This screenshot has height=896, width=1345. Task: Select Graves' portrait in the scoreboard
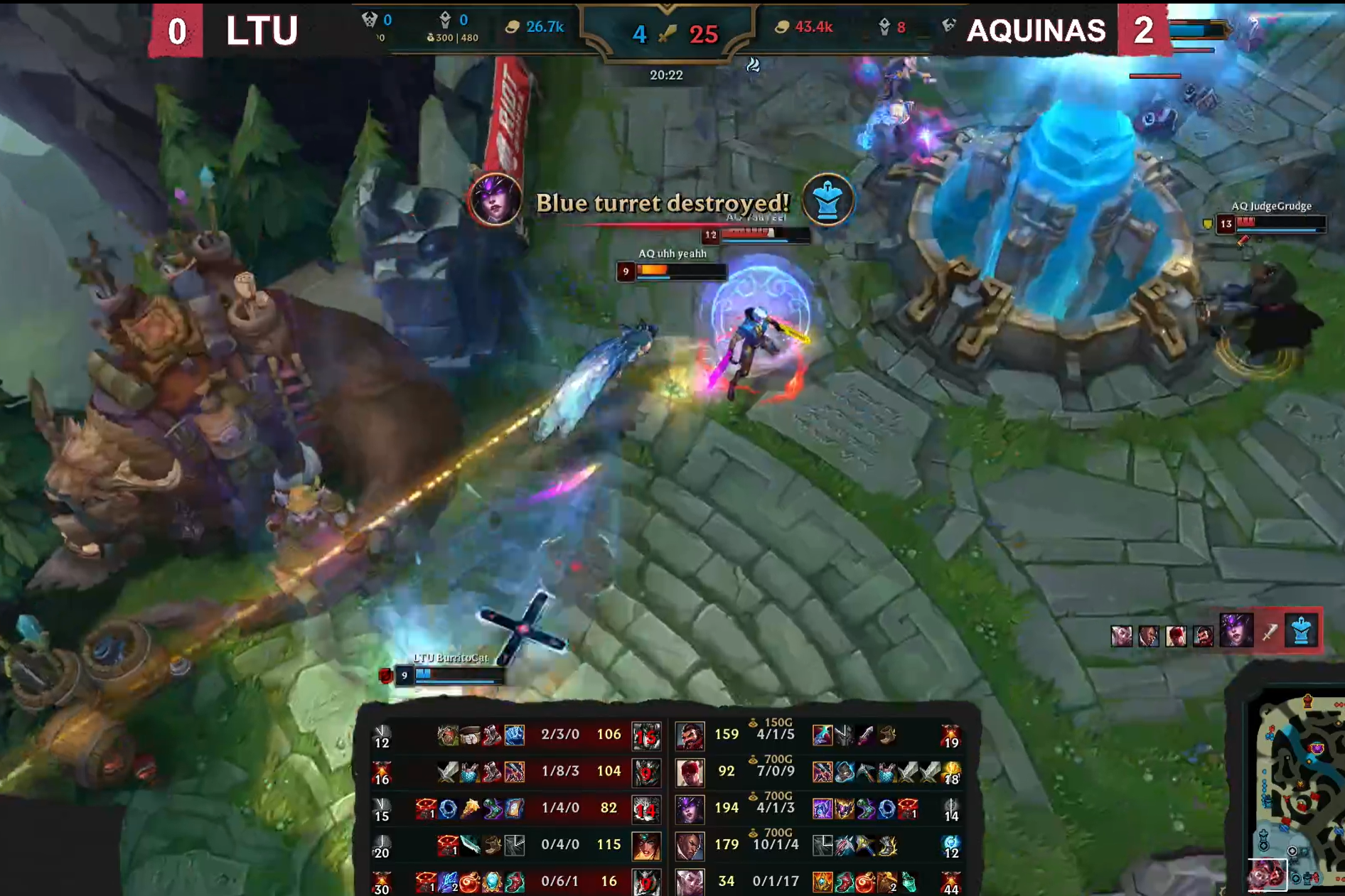tap(689, 735)
